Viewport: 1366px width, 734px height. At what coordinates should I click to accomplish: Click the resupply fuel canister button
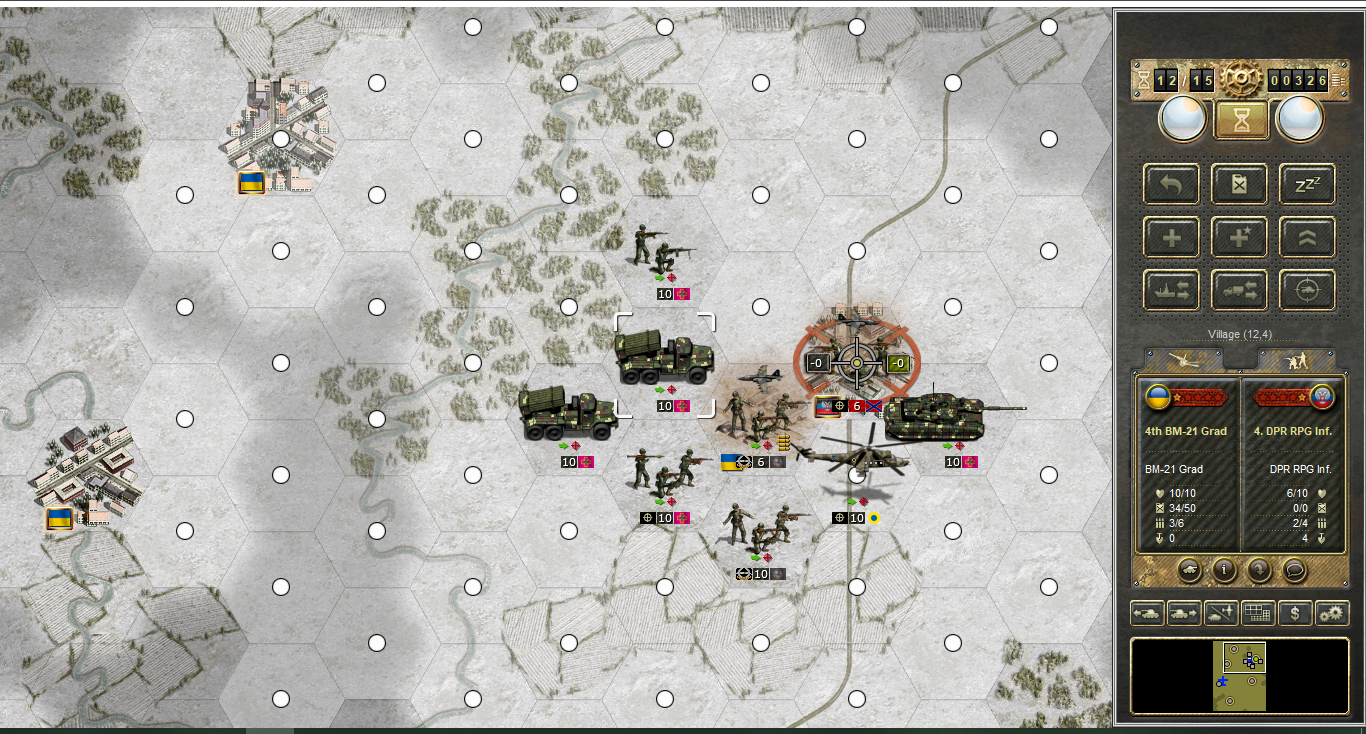click(x=1240, y=184)
